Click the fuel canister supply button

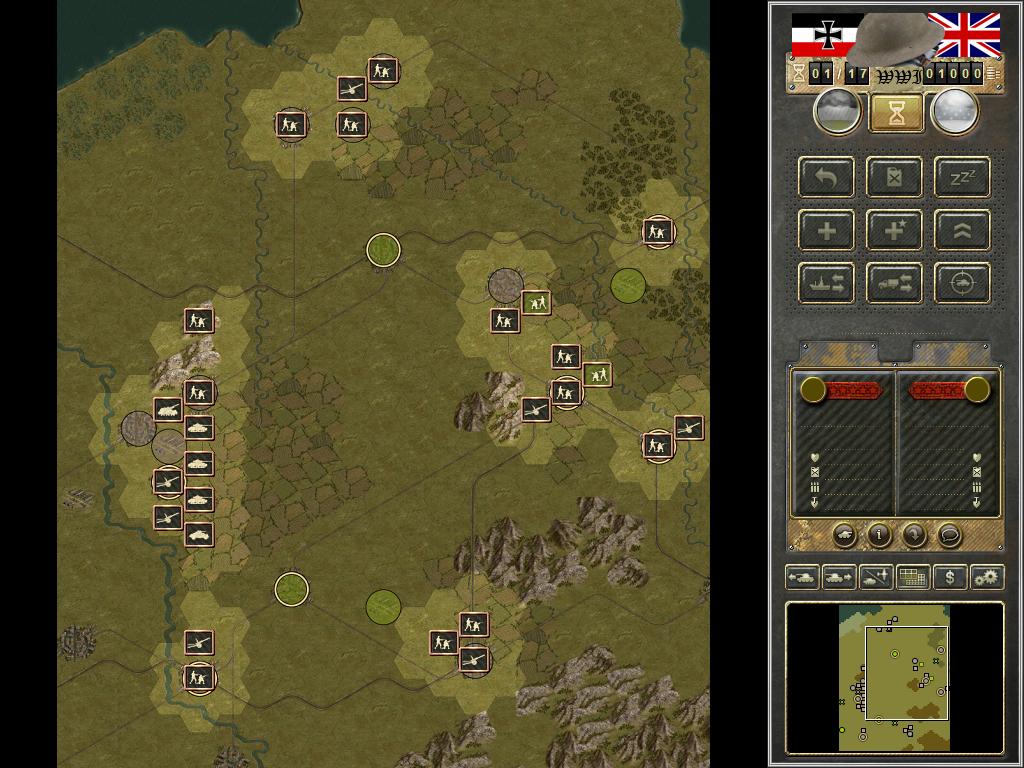895,178
